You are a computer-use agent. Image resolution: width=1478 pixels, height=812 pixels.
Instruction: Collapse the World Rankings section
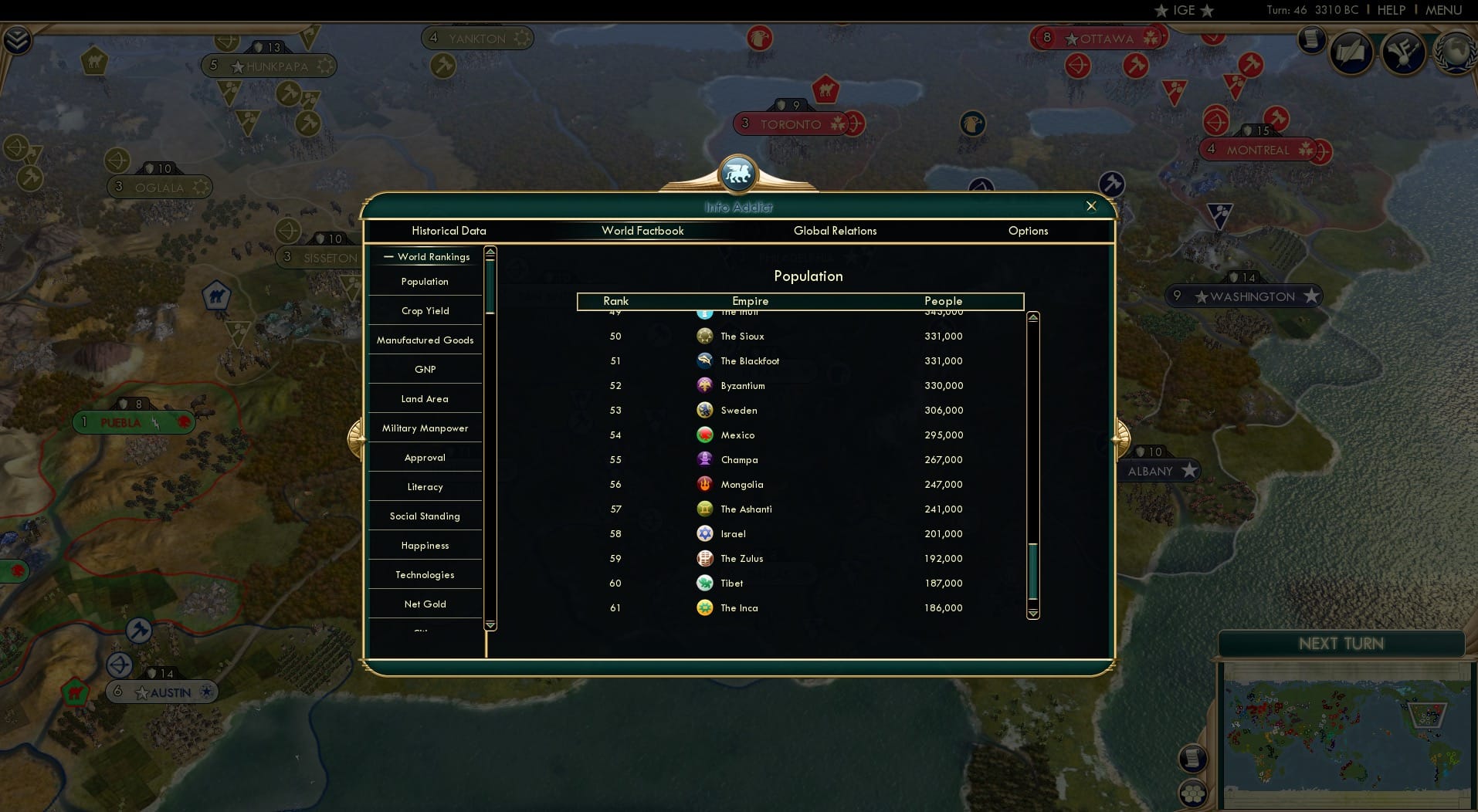[x=388, y=256]
